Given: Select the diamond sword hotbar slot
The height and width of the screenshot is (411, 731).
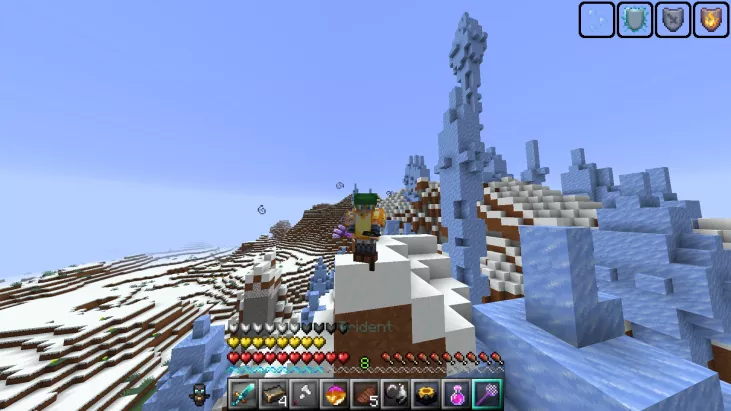Looking at the screenshot, I should [x=244, y=394].
